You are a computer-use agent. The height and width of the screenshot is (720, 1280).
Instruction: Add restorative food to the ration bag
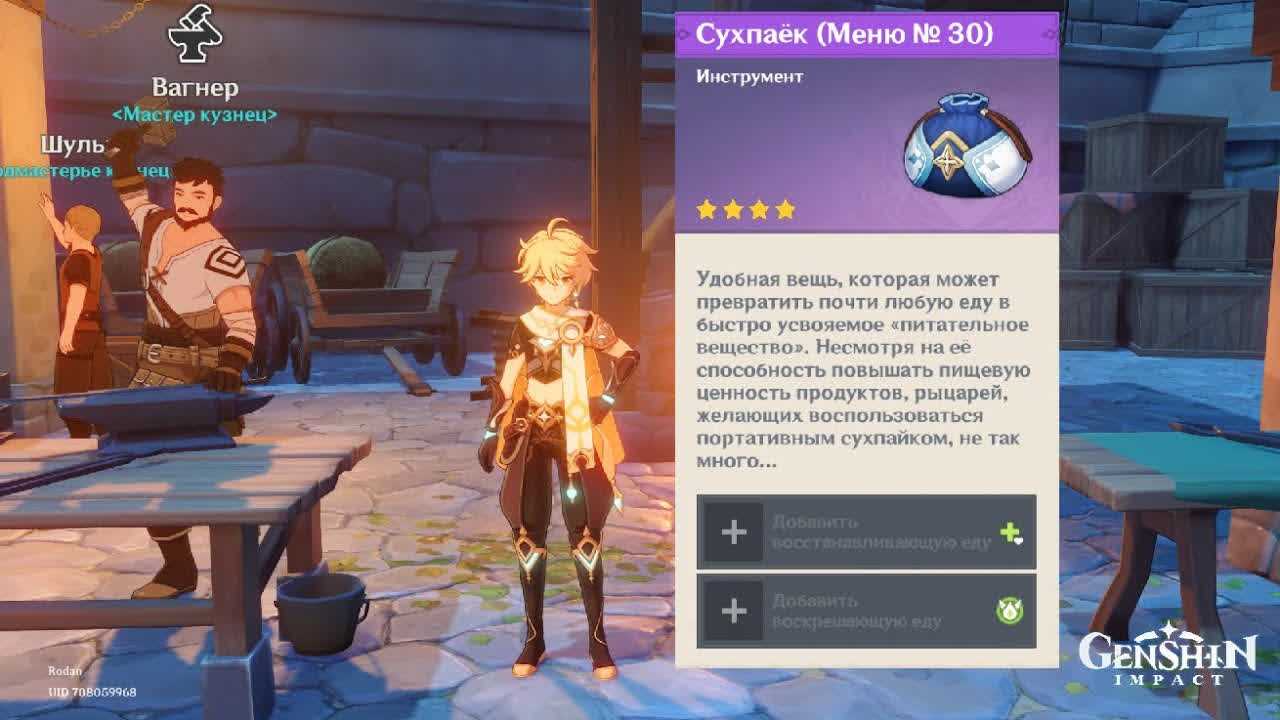[x=865, y=532]
